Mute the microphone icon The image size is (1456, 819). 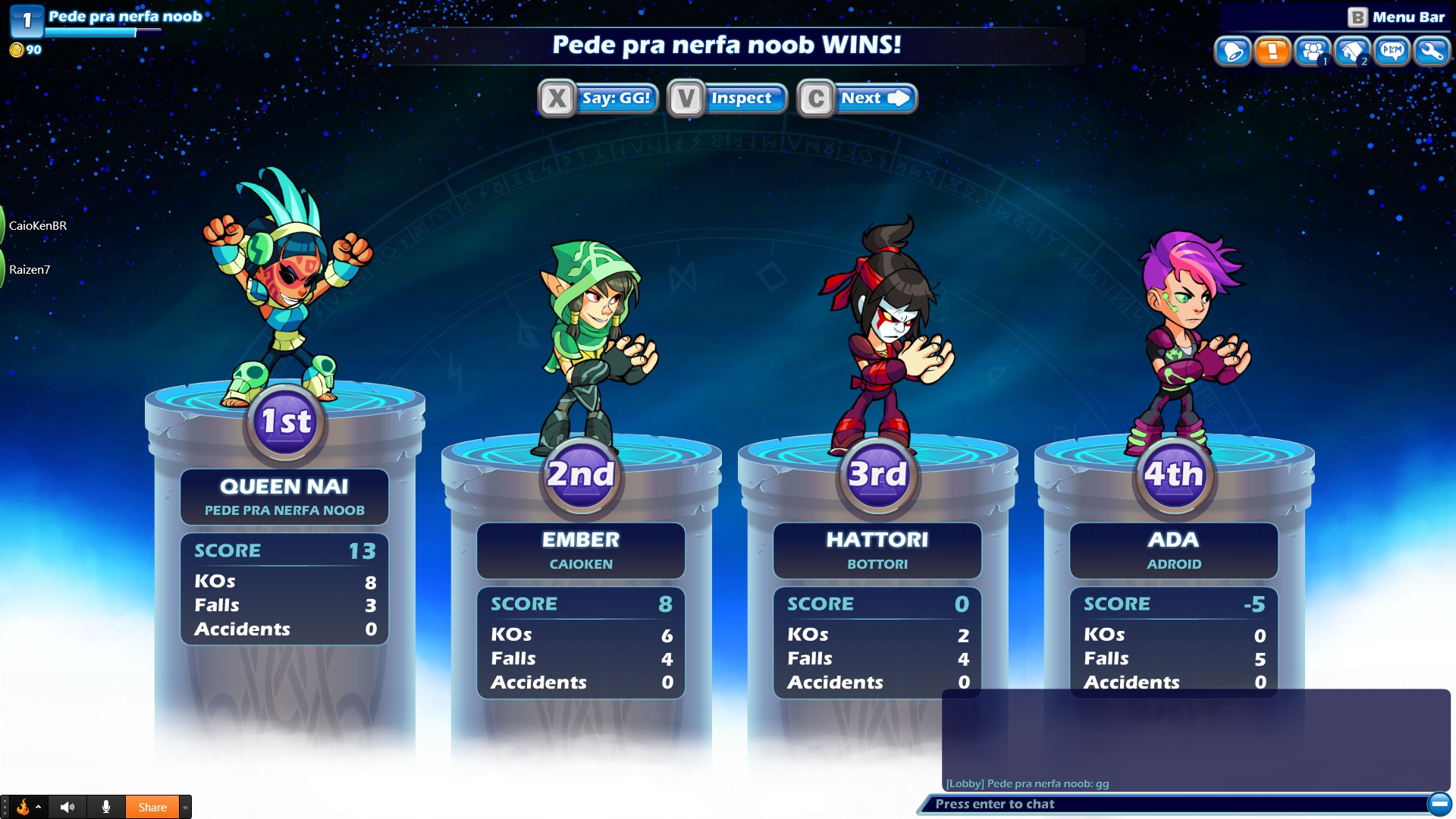[106, 807]
